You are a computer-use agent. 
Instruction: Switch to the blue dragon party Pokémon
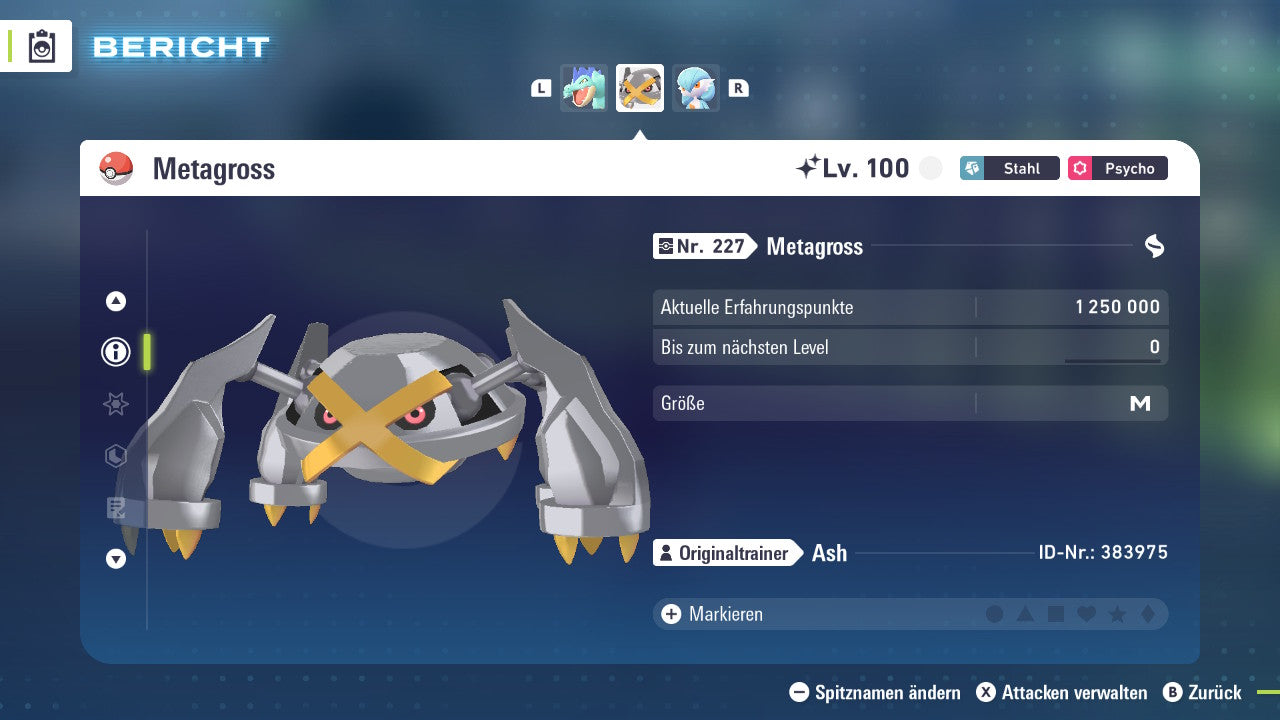click(584, 88)
